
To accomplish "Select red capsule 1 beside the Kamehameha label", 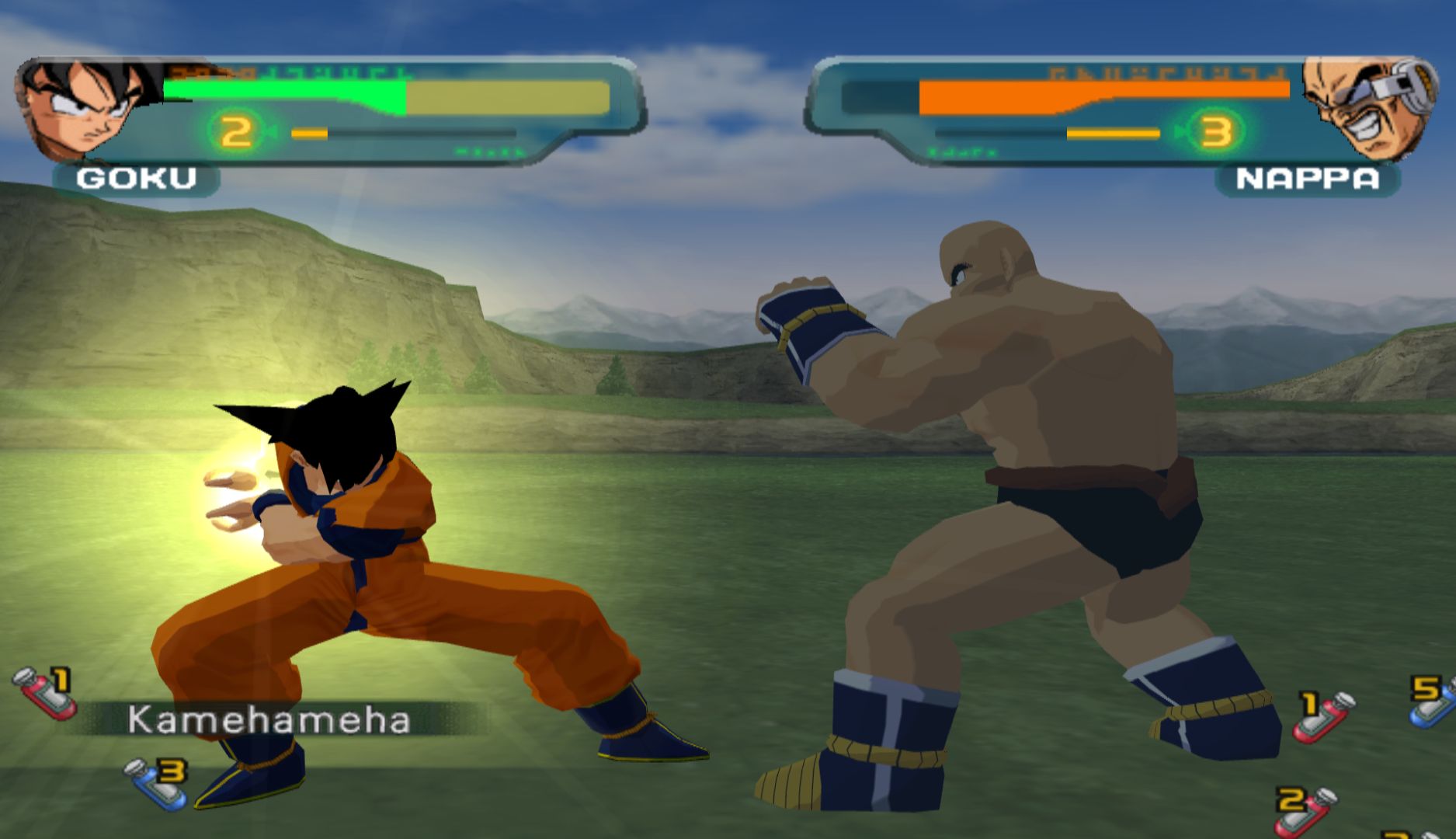I will tap(45, 692).
